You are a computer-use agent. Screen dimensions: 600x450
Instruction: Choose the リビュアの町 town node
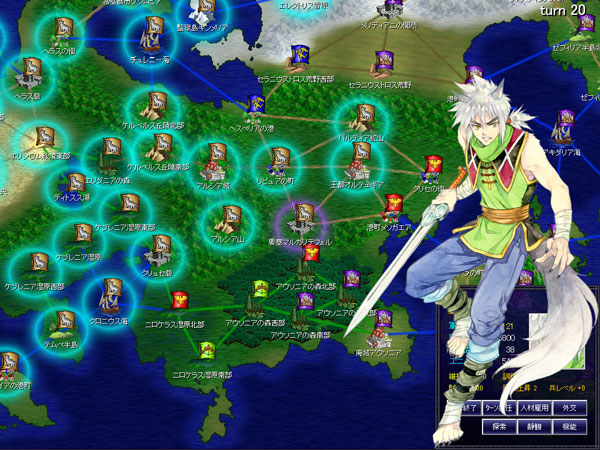click(279, 159)
